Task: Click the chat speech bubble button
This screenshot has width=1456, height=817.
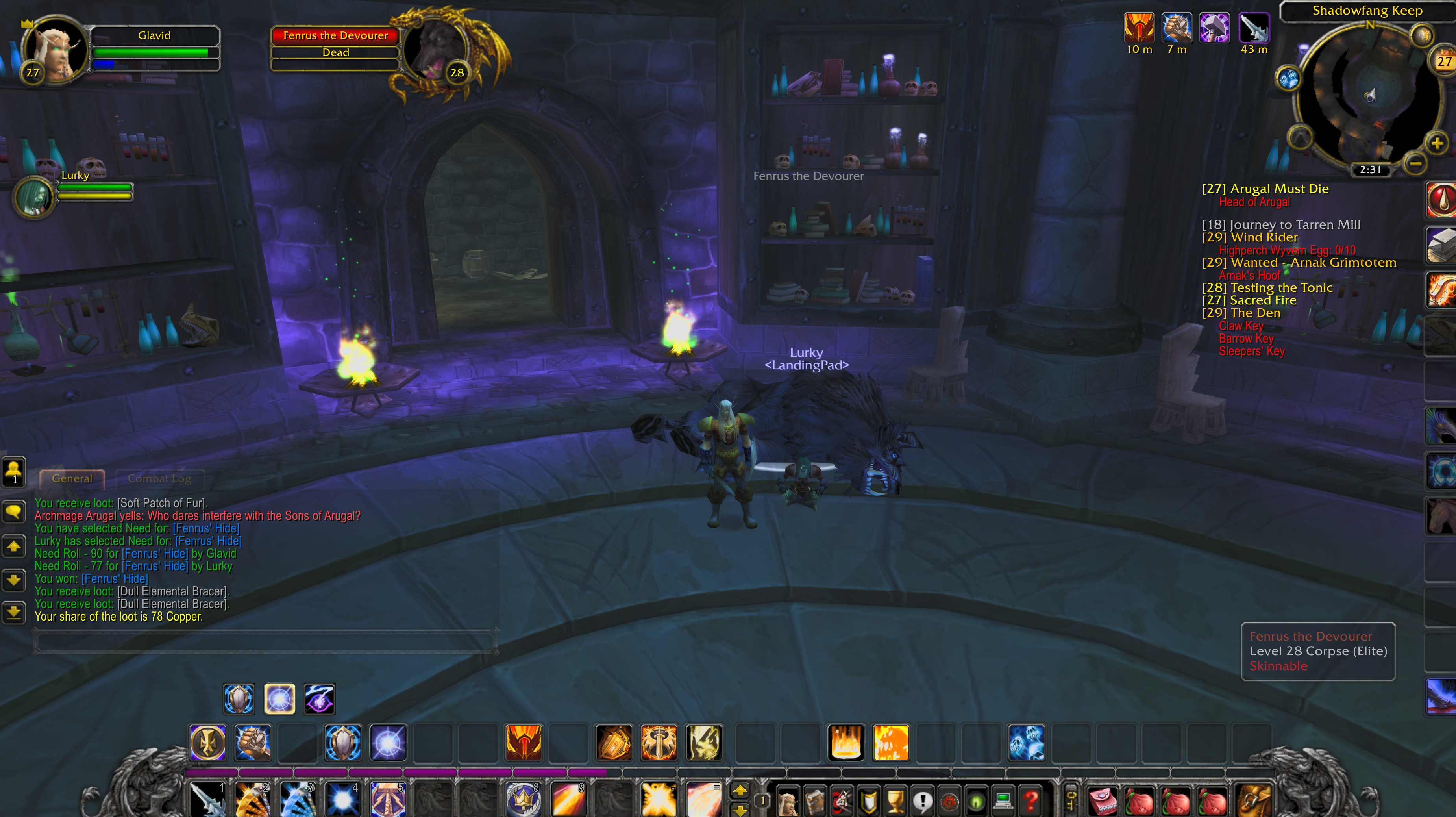Action: pos(13,511)
